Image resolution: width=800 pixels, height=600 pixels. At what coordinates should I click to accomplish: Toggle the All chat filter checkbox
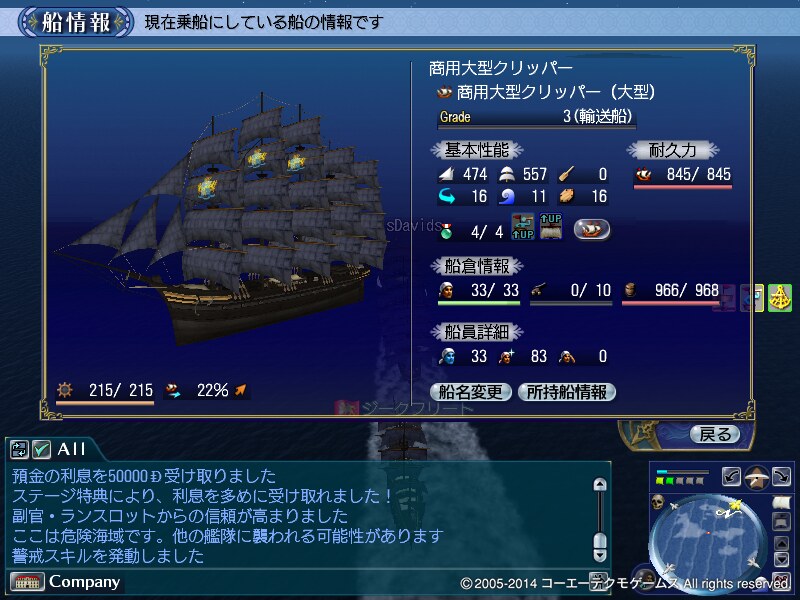[42, 449]
